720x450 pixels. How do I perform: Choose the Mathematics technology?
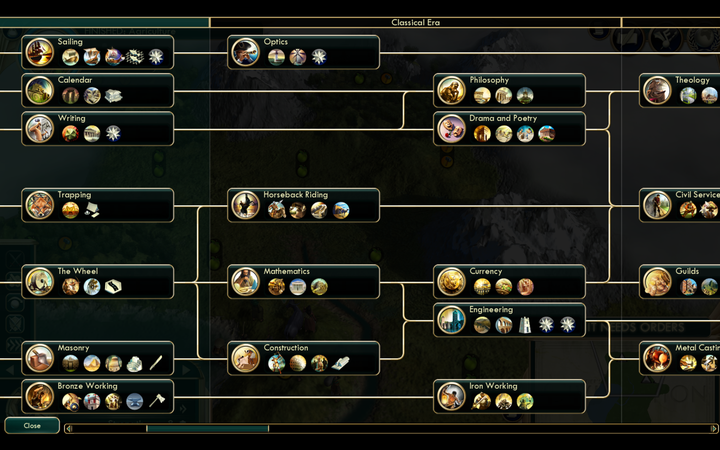click(x=304, y=281)
